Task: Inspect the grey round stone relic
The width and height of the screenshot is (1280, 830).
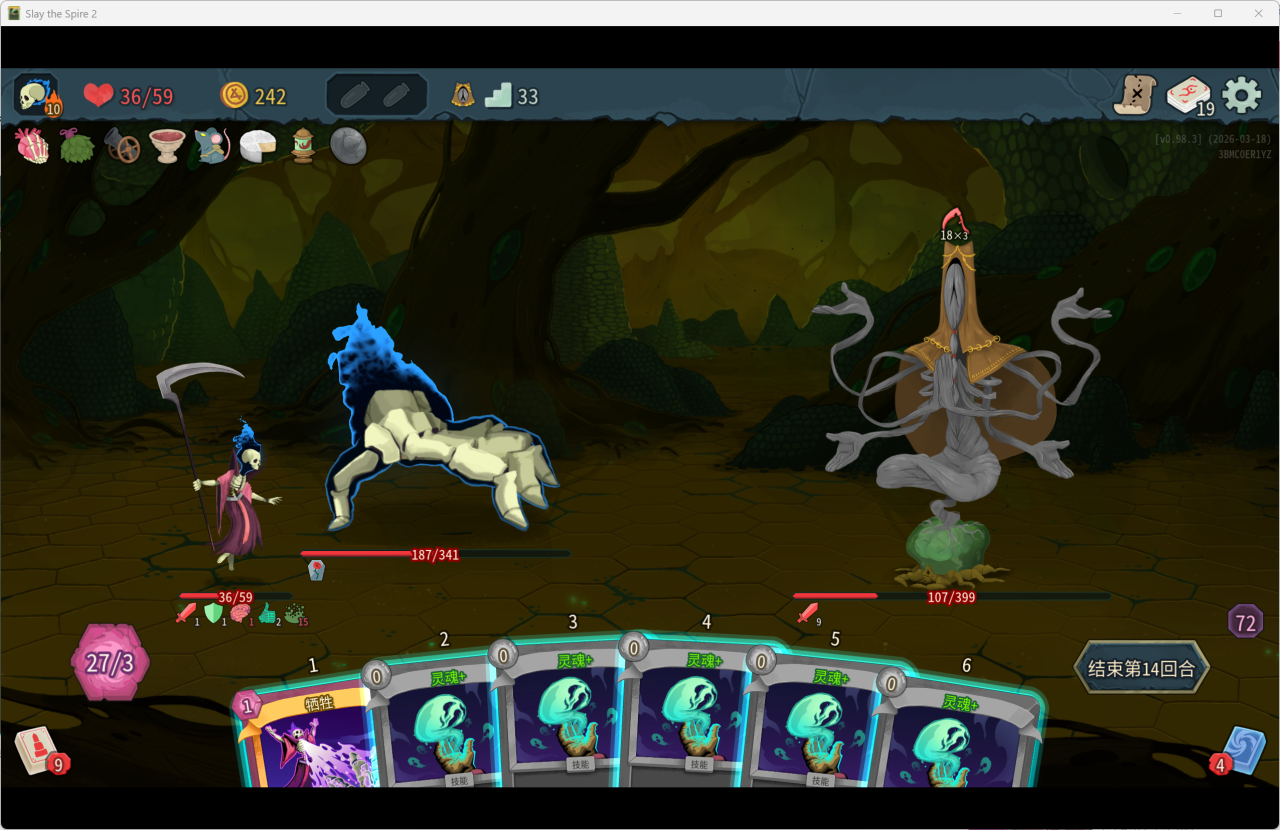Action: point(348,146)
